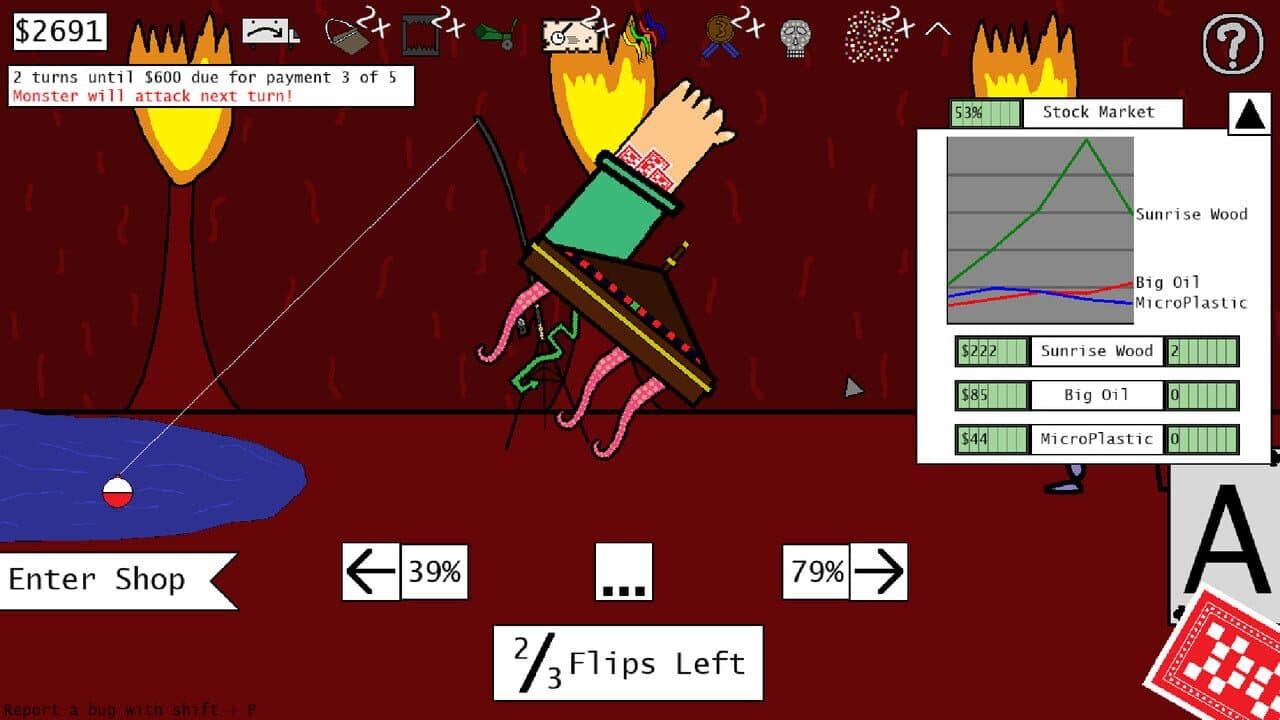Screen dimensions: 1280x720
Task: Expand the middle ellipsis flip option
Action: click(623, 572)
